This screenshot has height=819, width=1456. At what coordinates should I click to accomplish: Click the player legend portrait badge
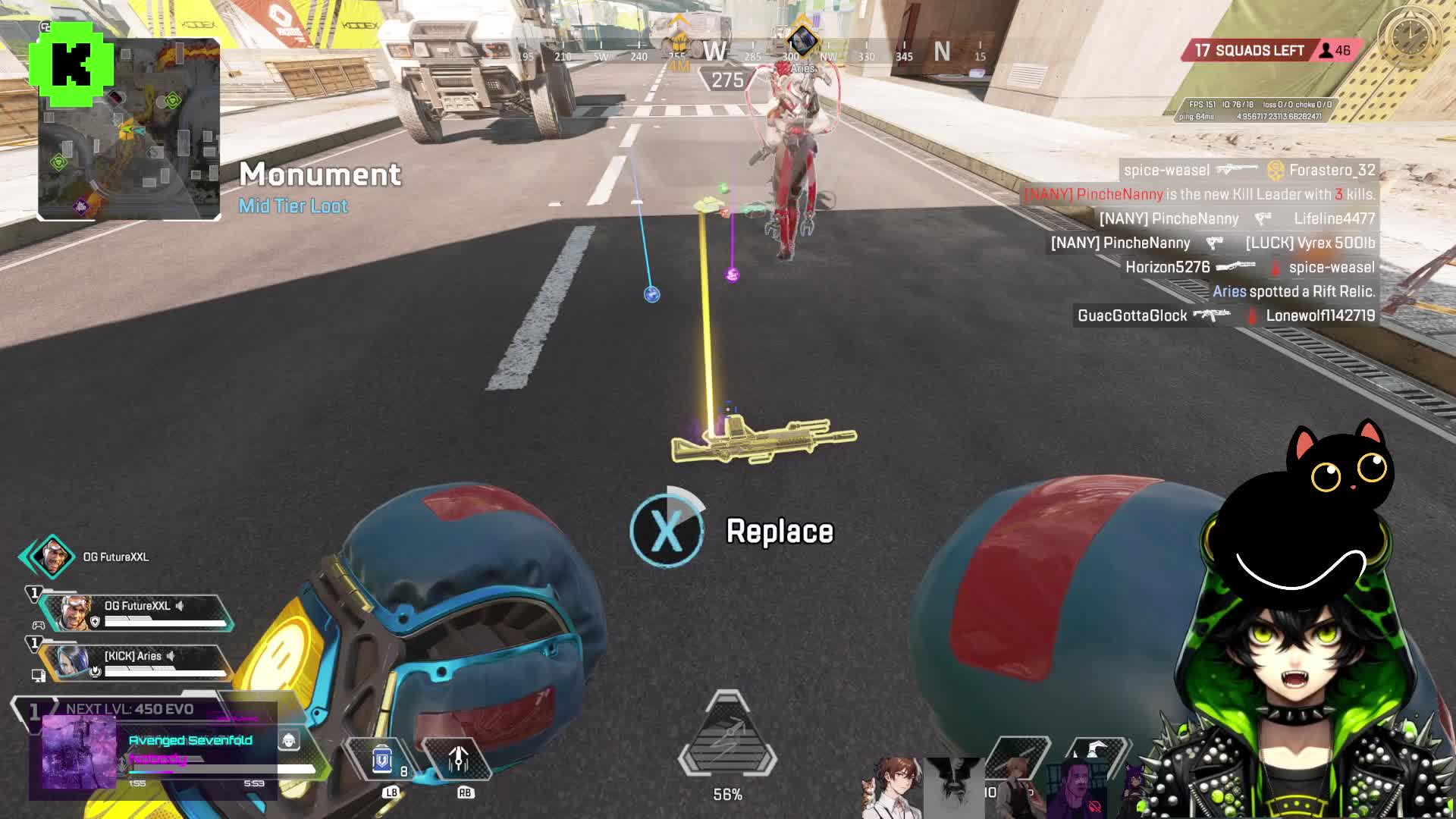point(52,557)
